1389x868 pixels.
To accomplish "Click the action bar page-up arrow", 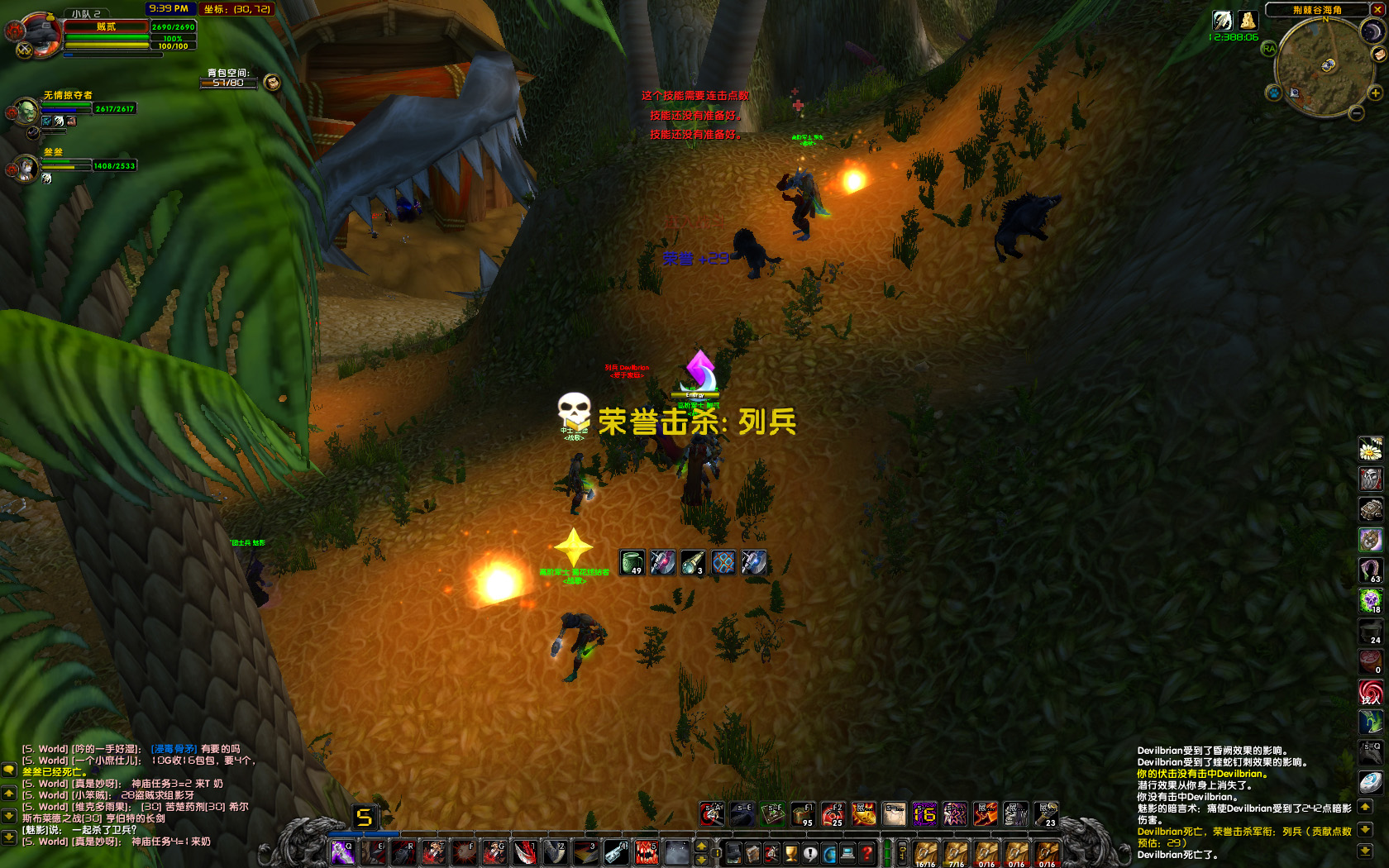I will coord(701,847).
